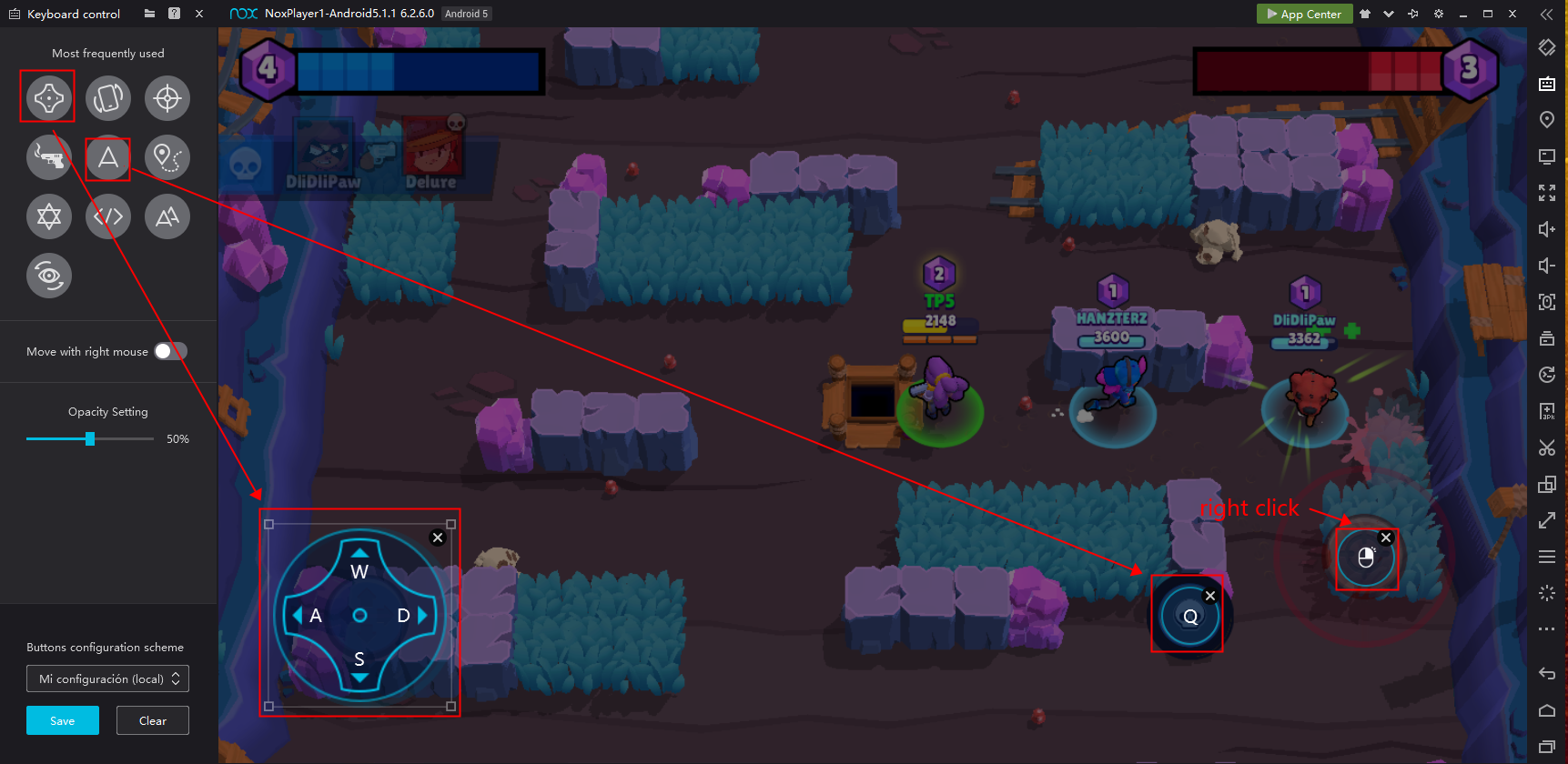Screen dimensions: 1568x764
Task: Select the aim/crosshair key tool
Action: coord(167,97)
